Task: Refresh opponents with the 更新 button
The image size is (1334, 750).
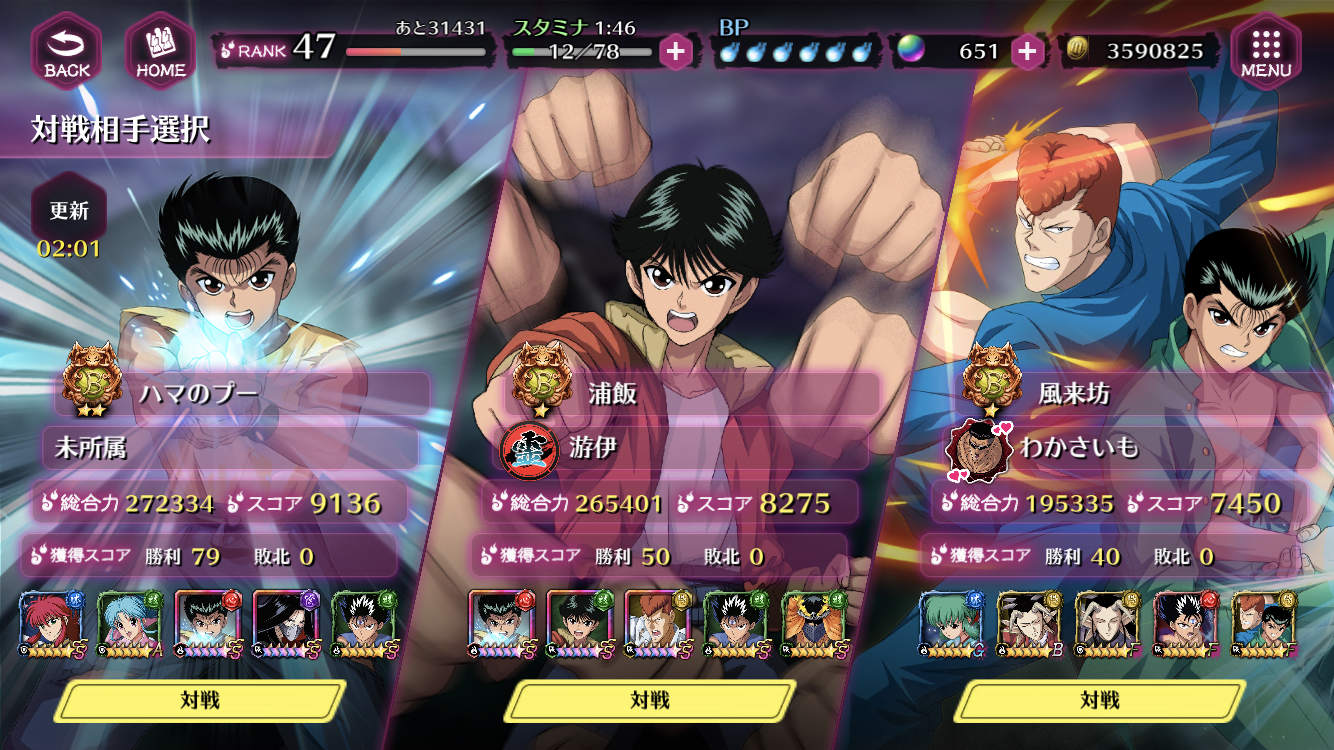Action: point(70,212)
